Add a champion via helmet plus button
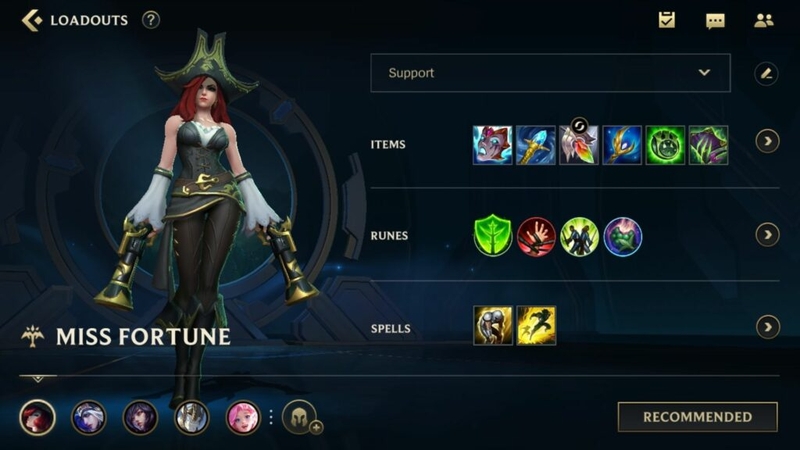This screenshot has width=800, height=450. pyautogui.click(x=300, y=417)
